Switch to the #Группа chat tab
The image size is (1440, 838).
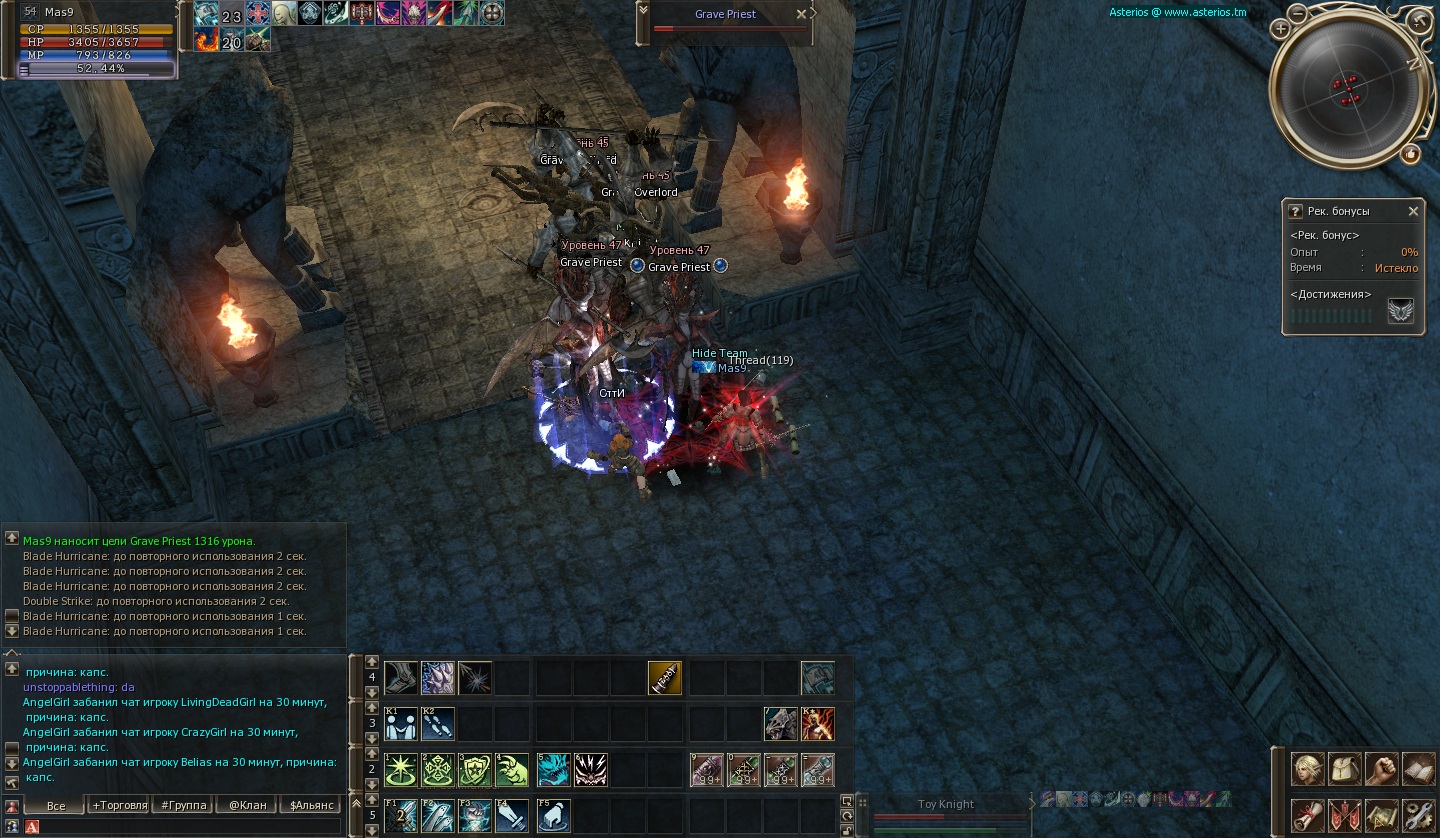(182, 805)
